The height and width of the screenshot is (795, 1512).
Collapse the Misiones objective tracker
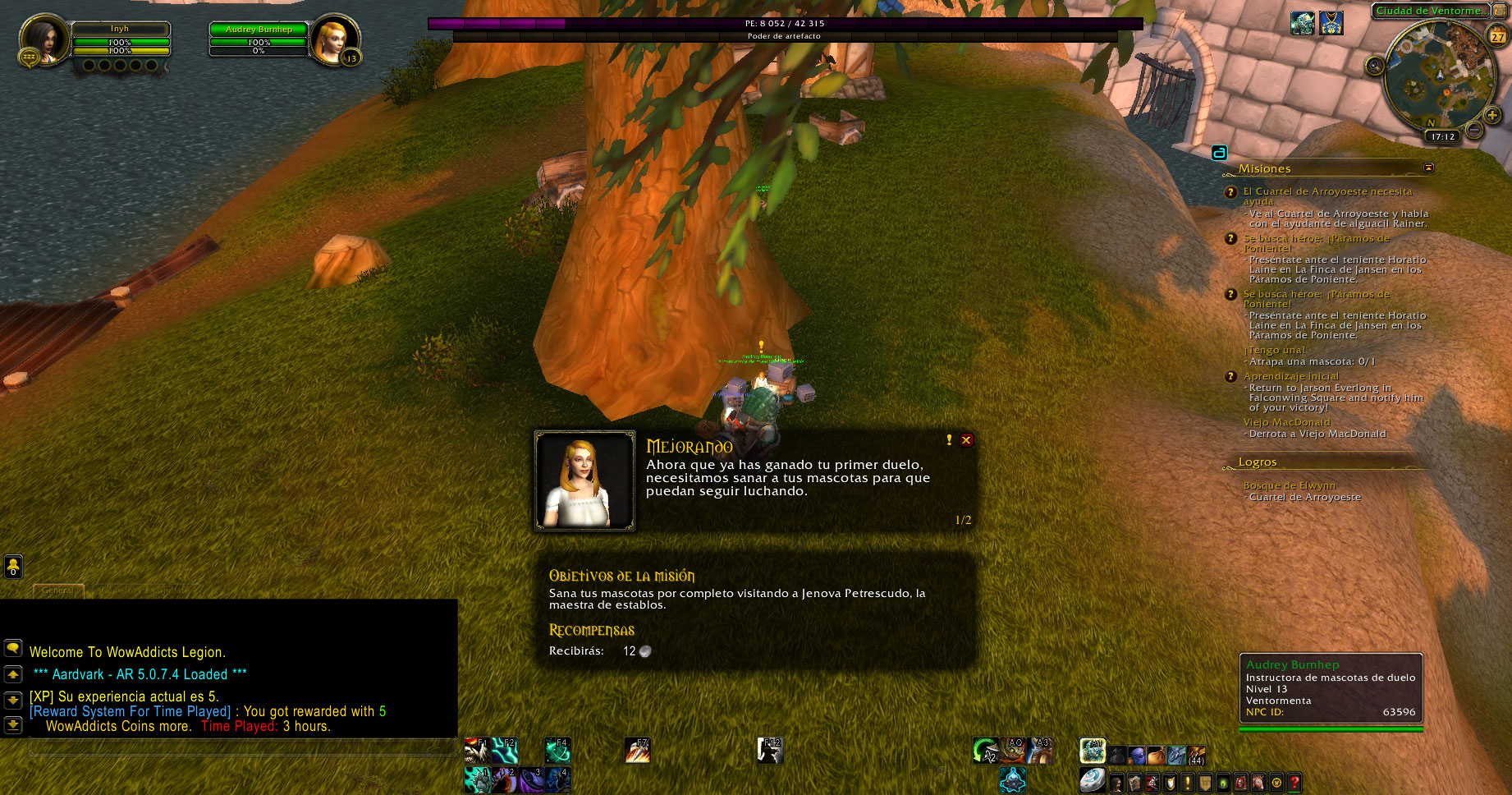(1428, 168)
